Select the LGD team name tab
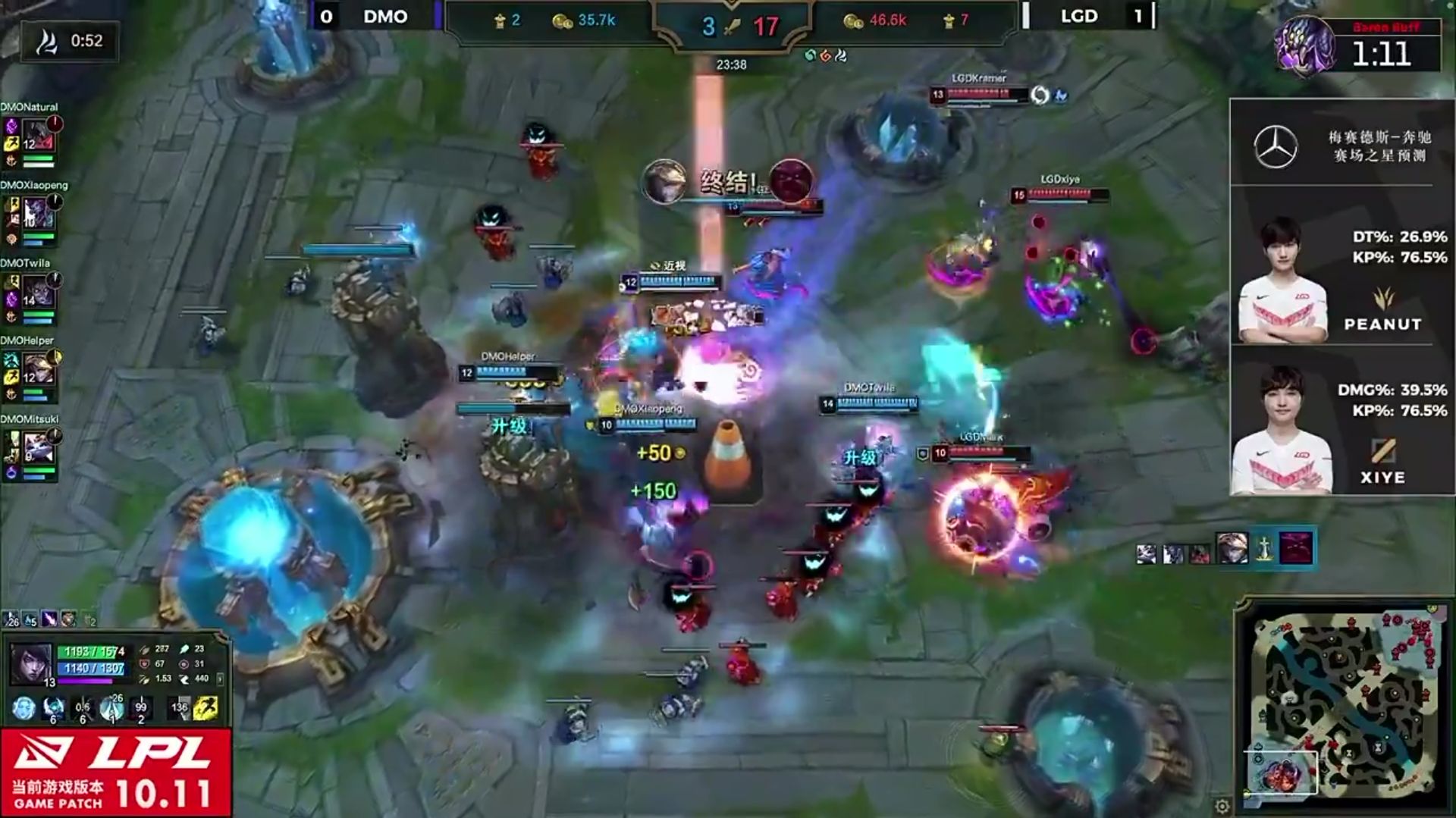Image resolution: width=1456 pixels, height=818 pixels. point(1078,16)
